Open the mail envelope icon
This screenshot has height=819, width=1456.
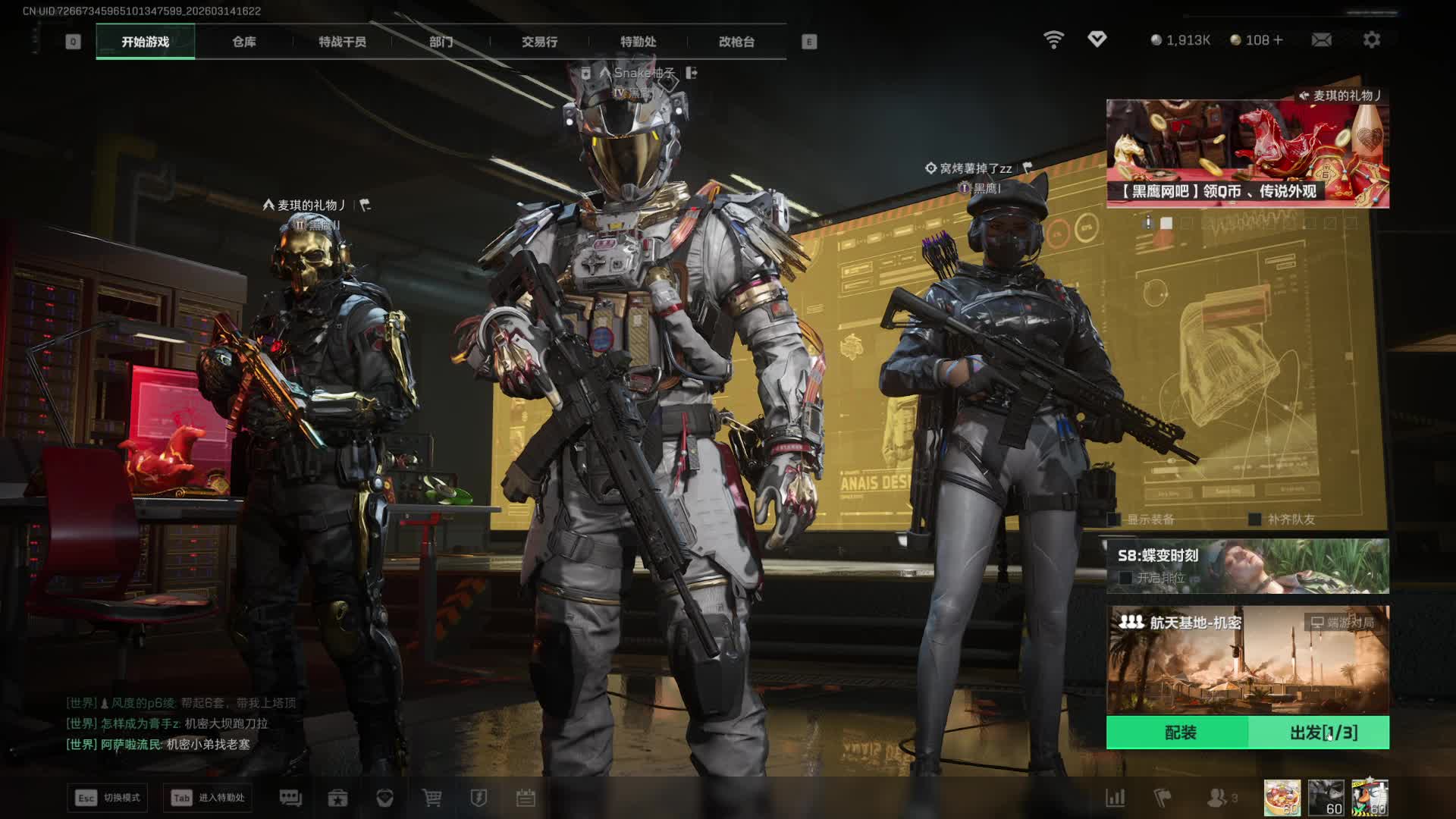(1321, 39)
